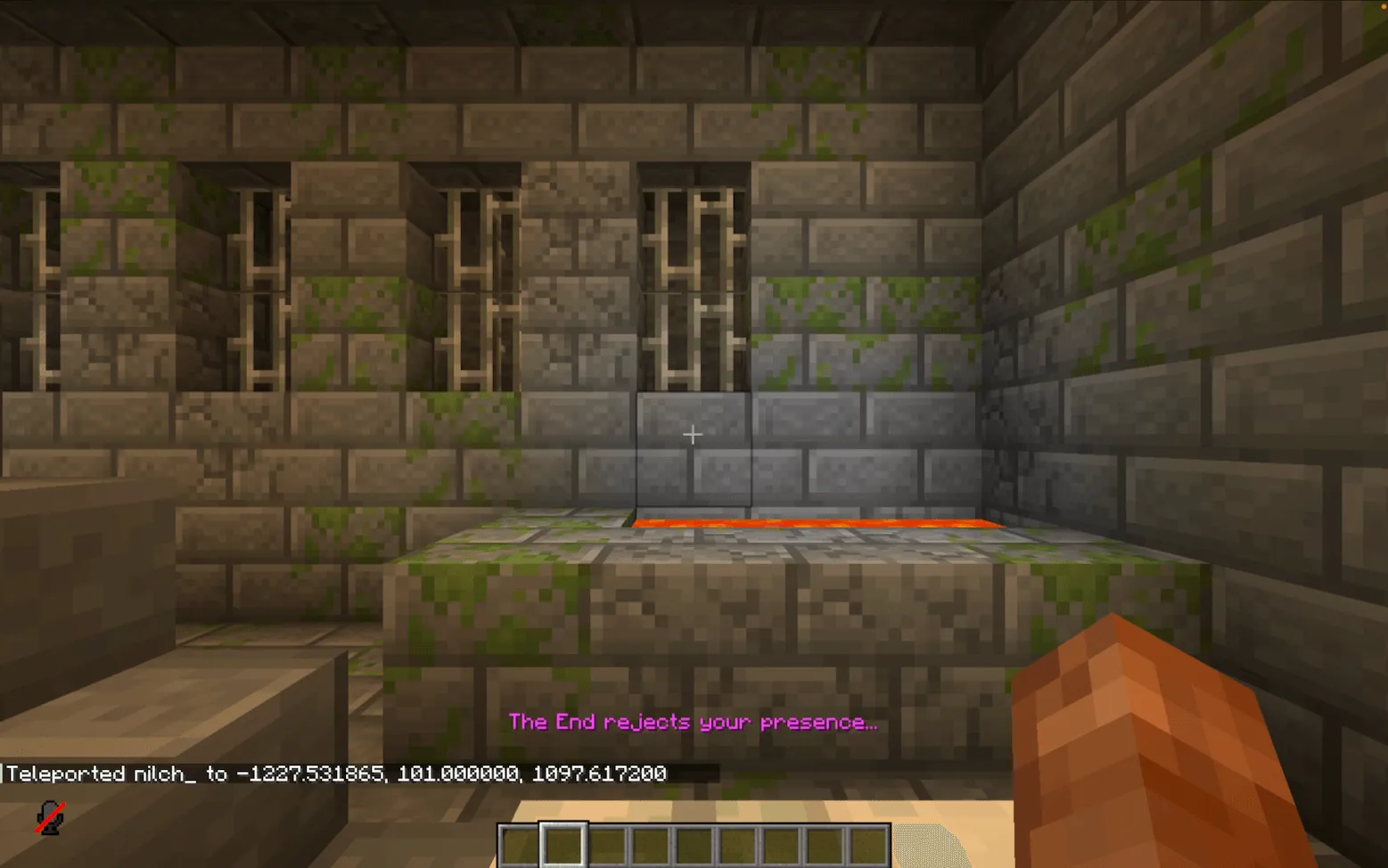Screen dimensions: 1388x868
Task: Click the crosshair in screen center
Action: click(x=693, y=434)
